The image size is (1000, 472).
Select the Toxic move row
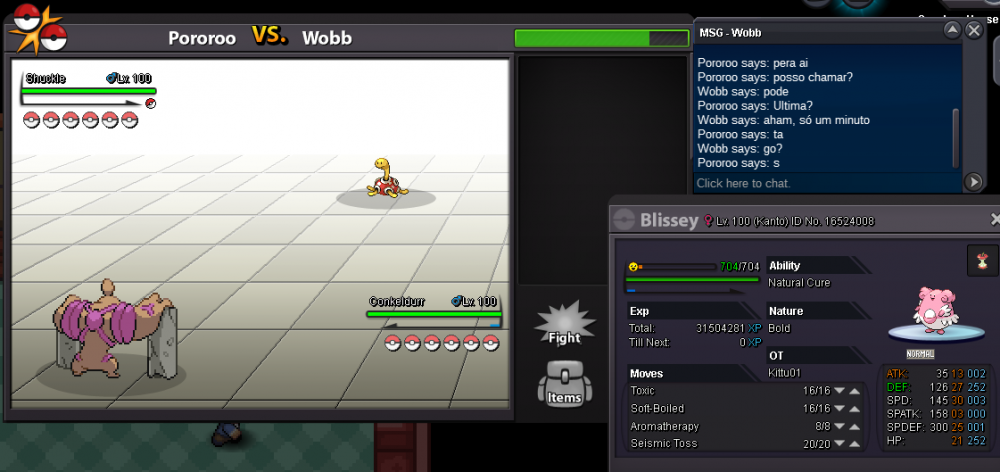point(700,391)
